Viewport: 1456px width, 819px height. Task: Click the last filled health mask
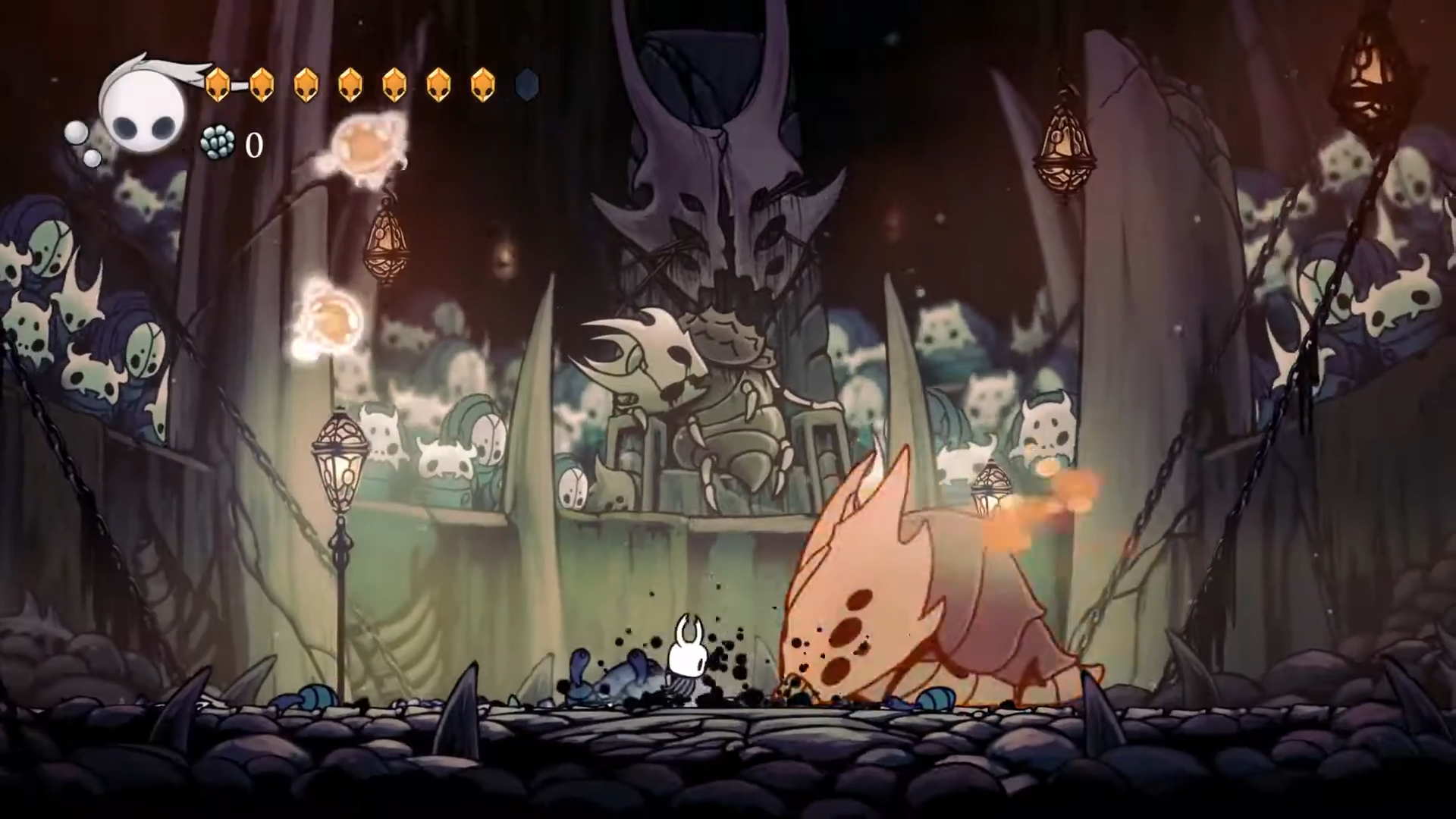click(x=482, y=84)
